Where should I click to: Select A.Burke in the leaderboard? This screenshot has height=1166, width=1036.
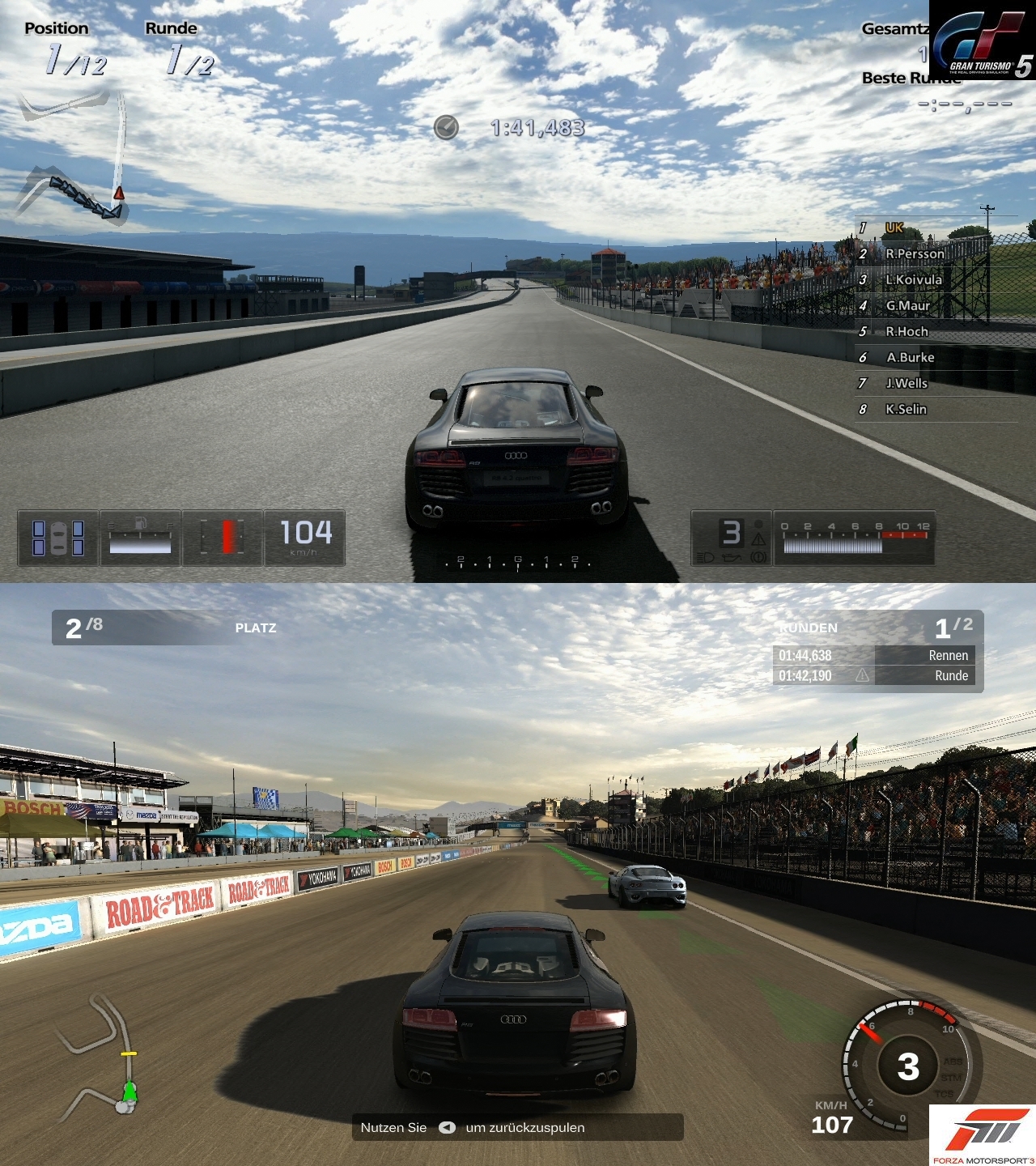910,357
